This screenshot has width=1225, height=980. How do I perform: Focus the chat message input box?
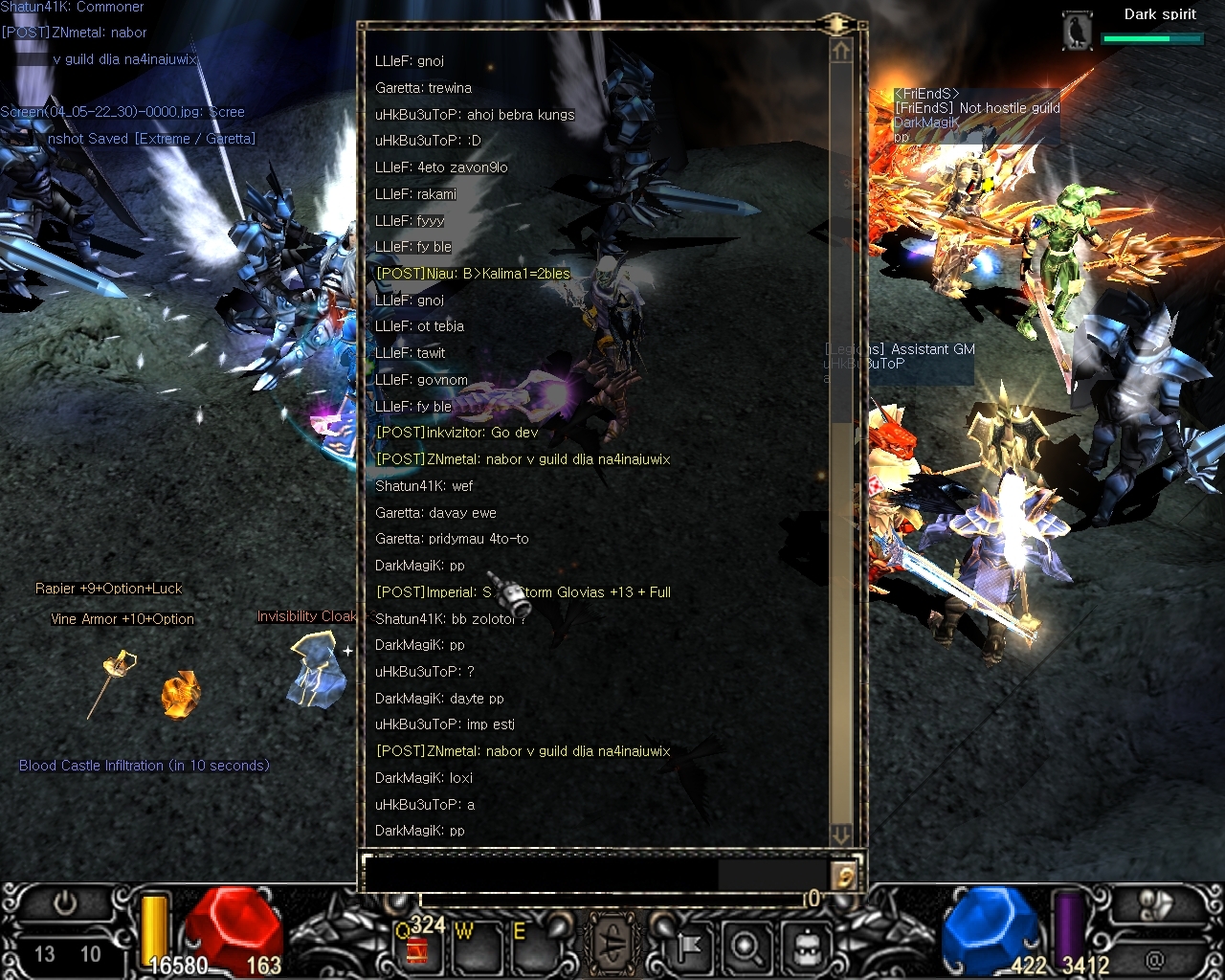pyautogui.click(x=541, y=874)
